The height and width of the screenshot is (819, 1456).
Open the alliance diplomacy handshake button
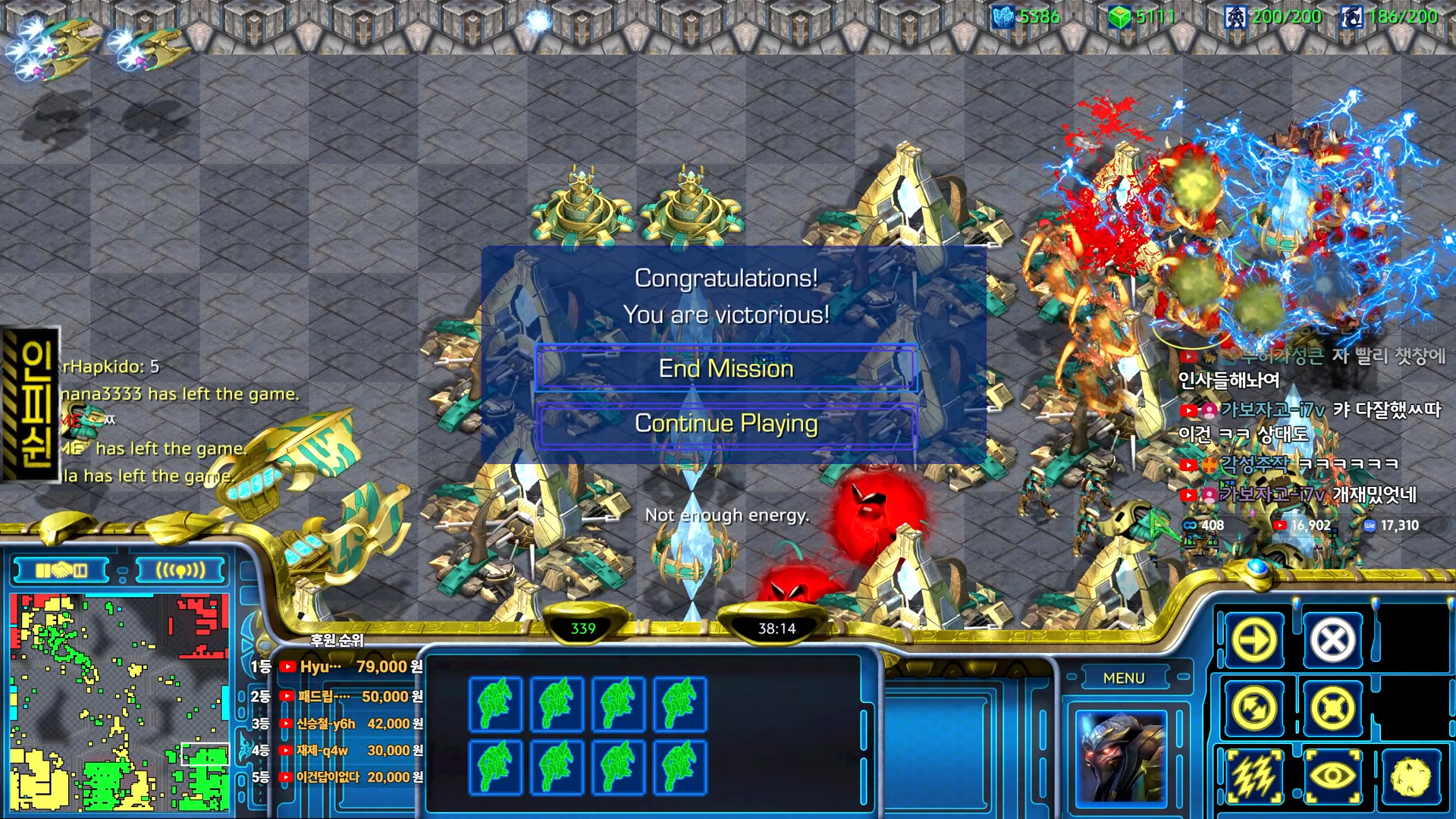[62, 570]
